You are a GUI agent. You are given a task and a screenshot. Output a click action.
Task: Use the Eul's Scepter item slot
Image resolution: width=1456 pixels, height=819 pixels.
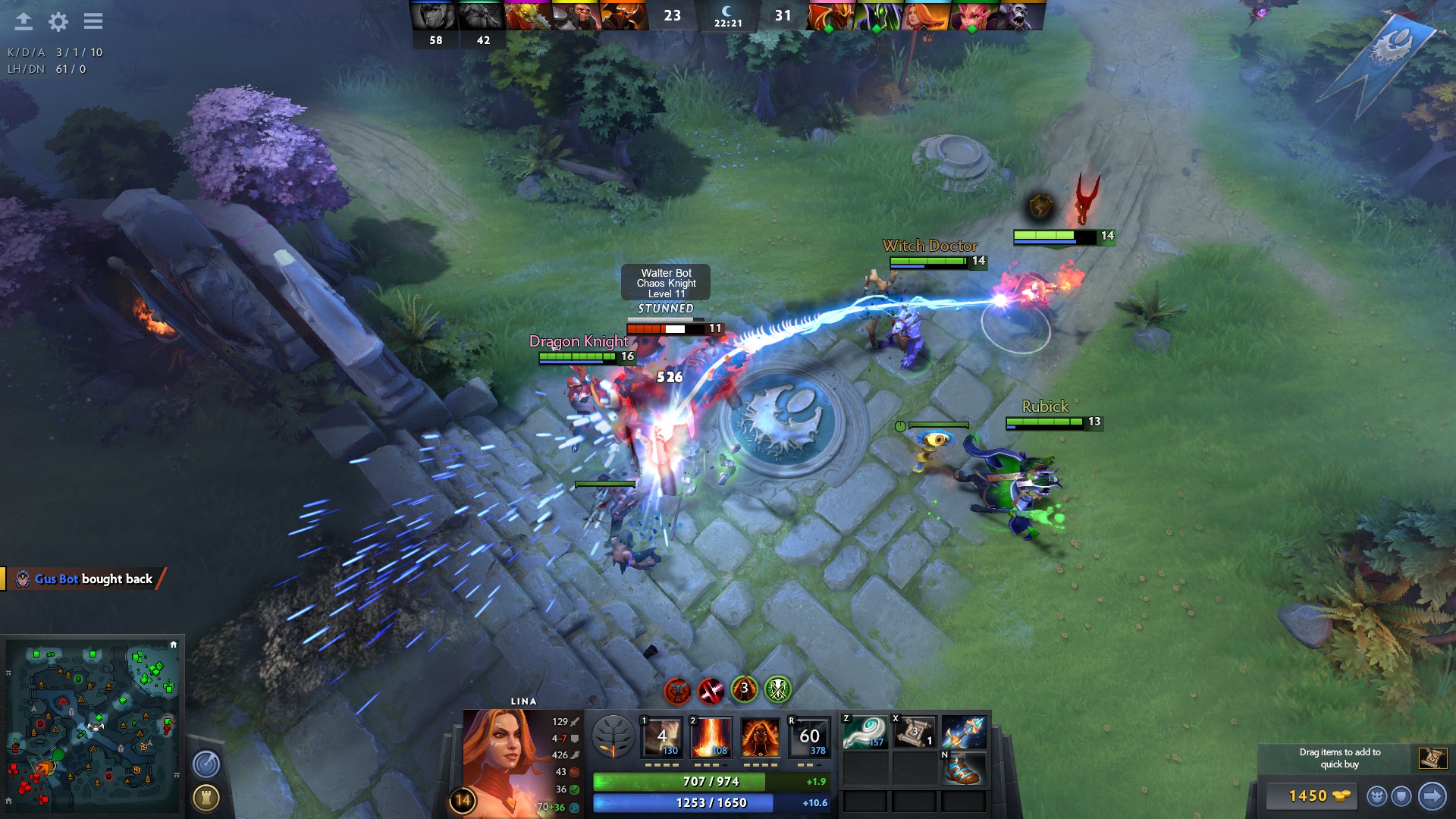[865, 733]
